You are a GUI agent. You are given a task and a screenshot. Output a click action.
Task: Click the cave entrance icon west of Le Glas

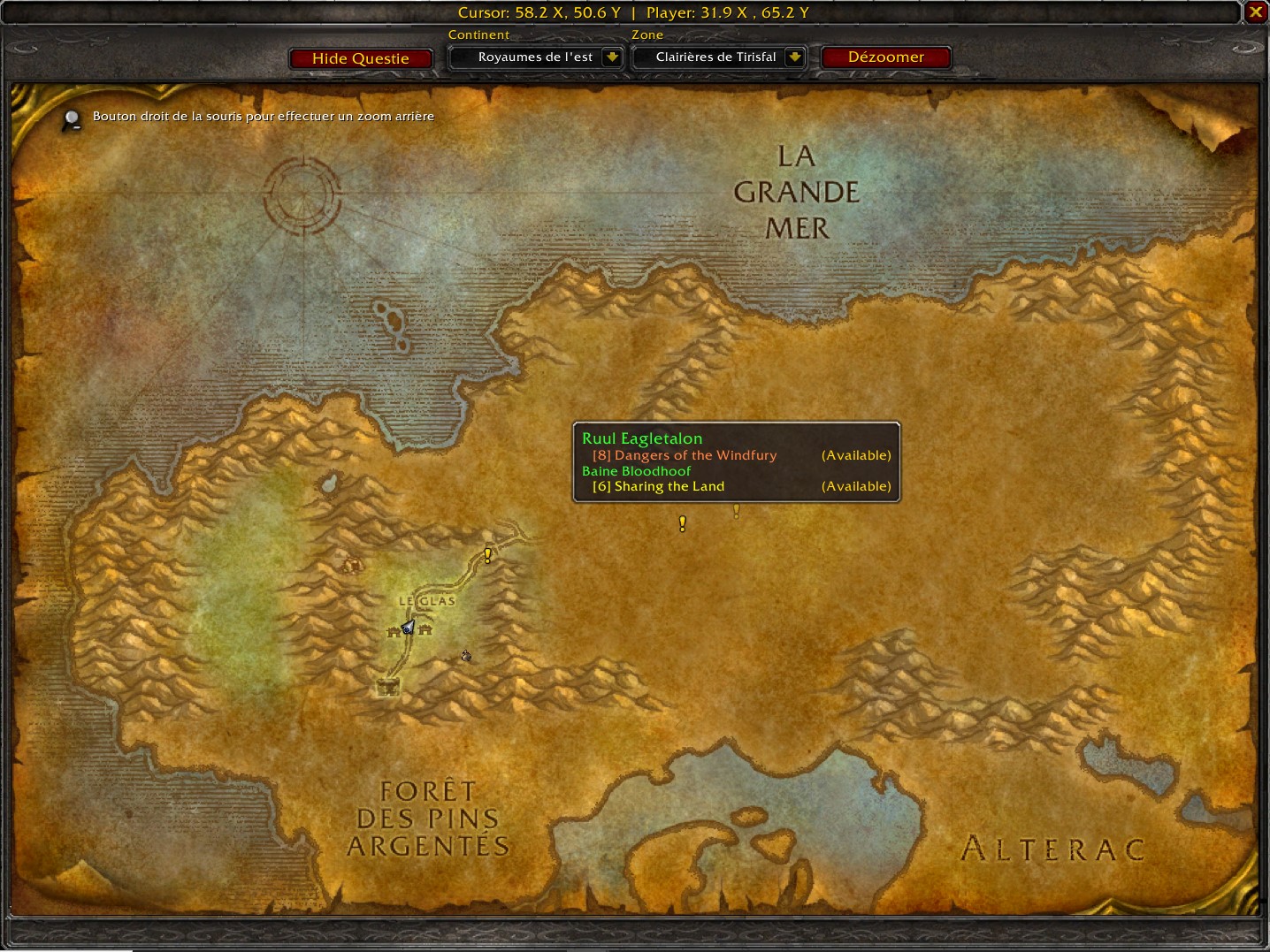pyautogui.click(x=351, y=566)
